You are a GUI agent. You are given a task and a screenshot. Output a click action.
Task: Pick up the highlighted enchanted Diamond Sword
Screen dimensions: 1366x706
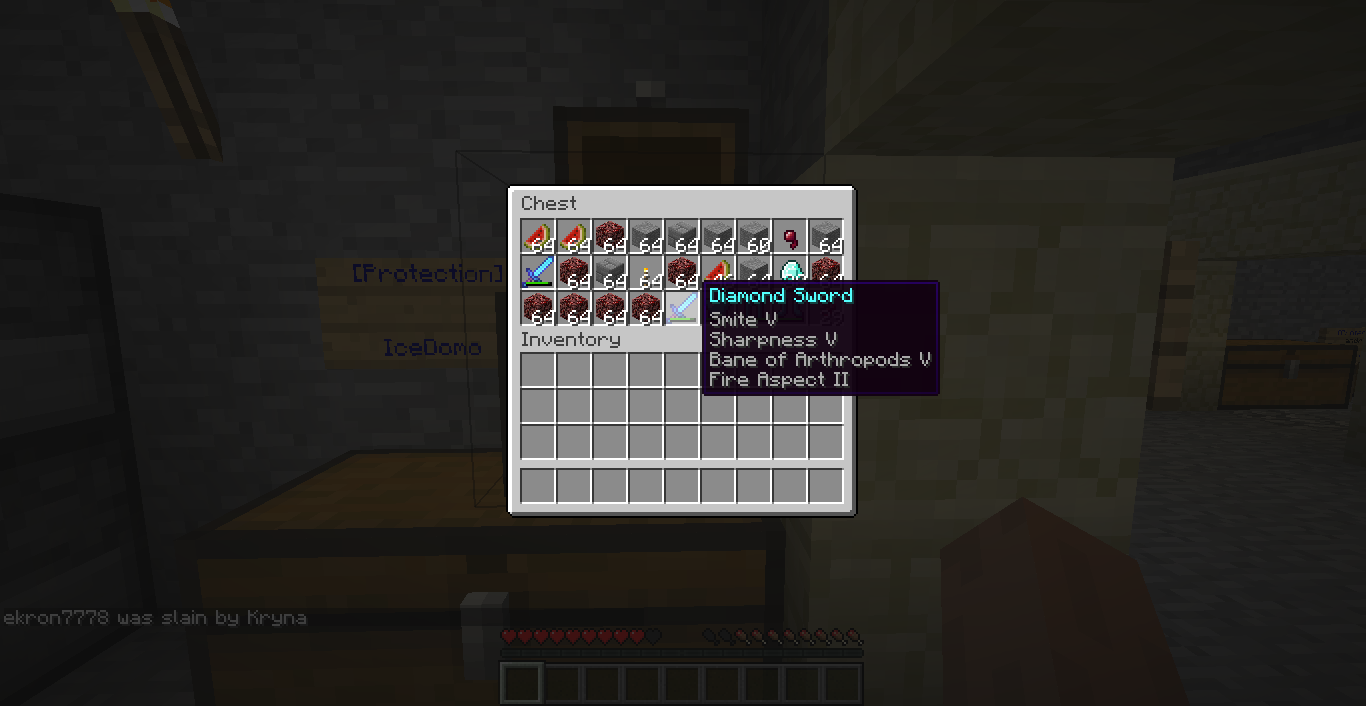point(682,308)
